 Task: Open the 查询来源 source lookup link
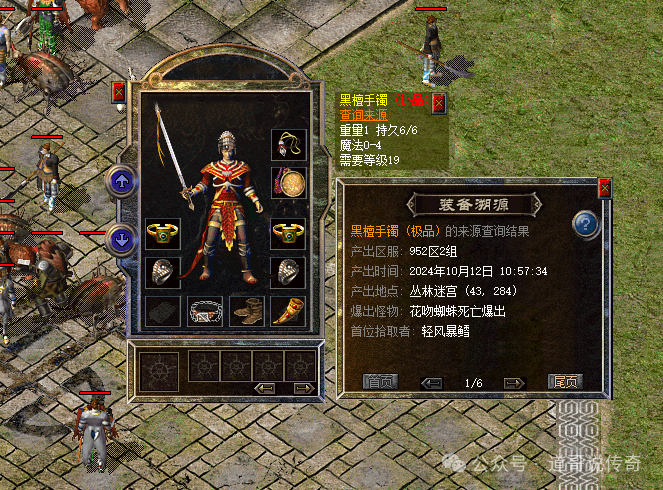tap(360, 116)
